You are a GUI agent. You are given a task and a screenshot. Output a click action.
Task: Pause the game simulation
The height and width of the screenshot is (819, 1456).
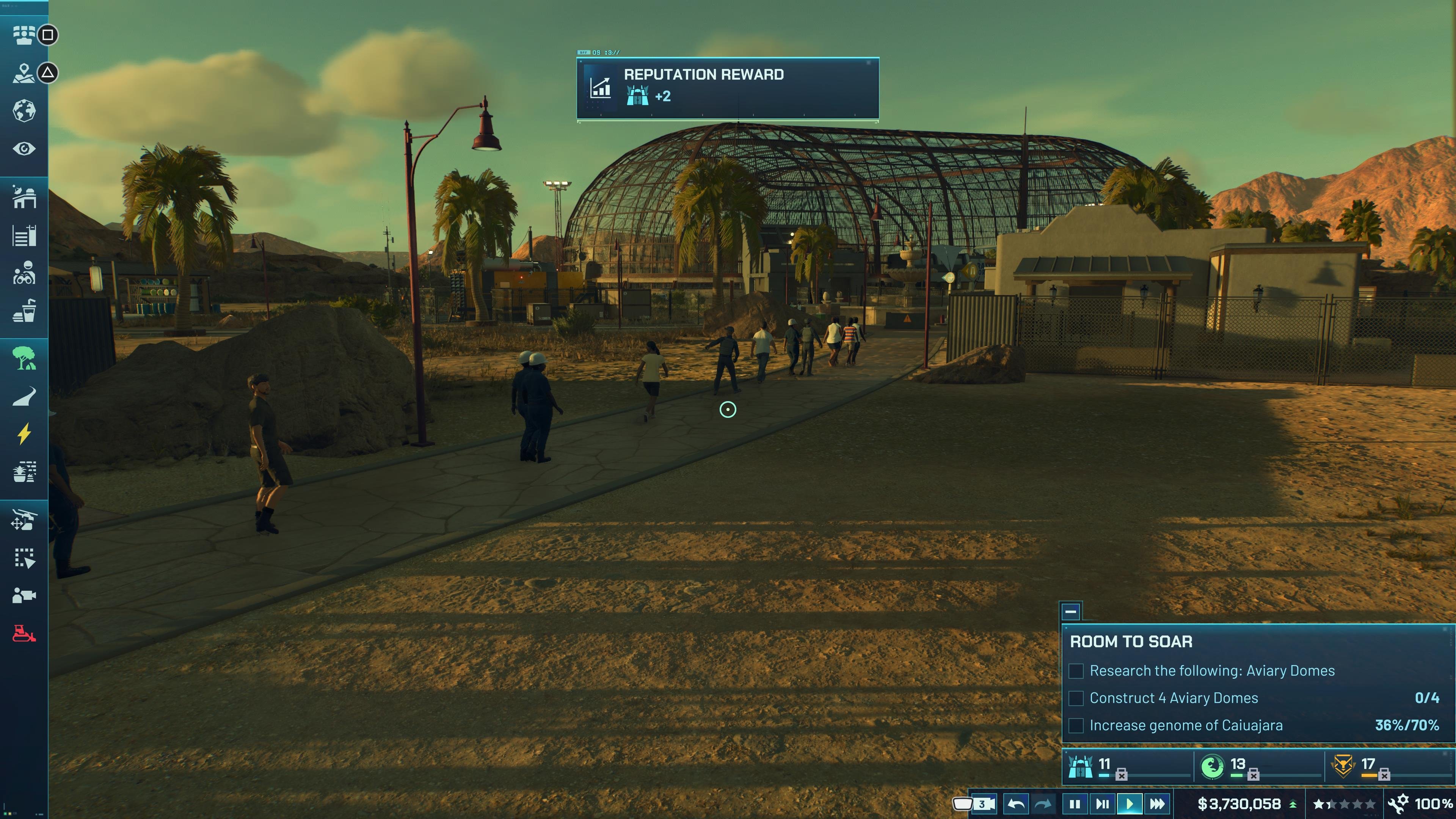(1075, 803)
